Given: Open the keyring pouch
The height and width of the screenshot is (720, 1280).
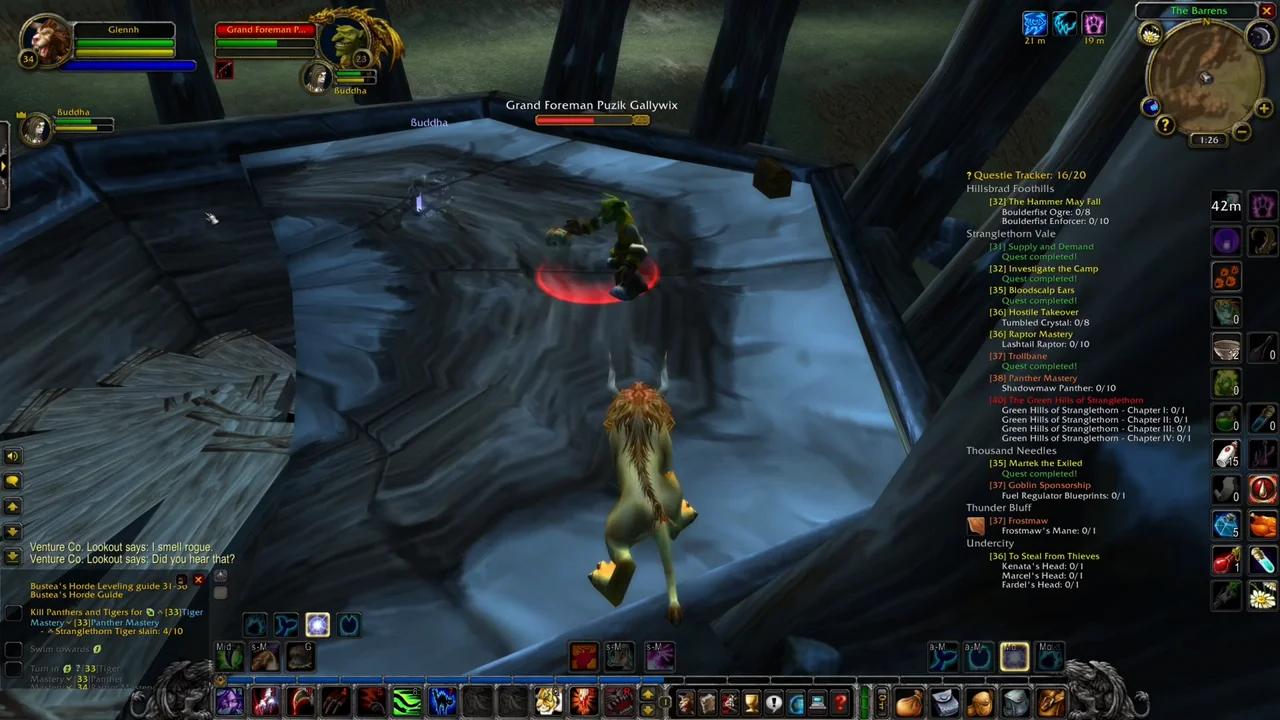Looking at the screenshot, I should [881, 700].
